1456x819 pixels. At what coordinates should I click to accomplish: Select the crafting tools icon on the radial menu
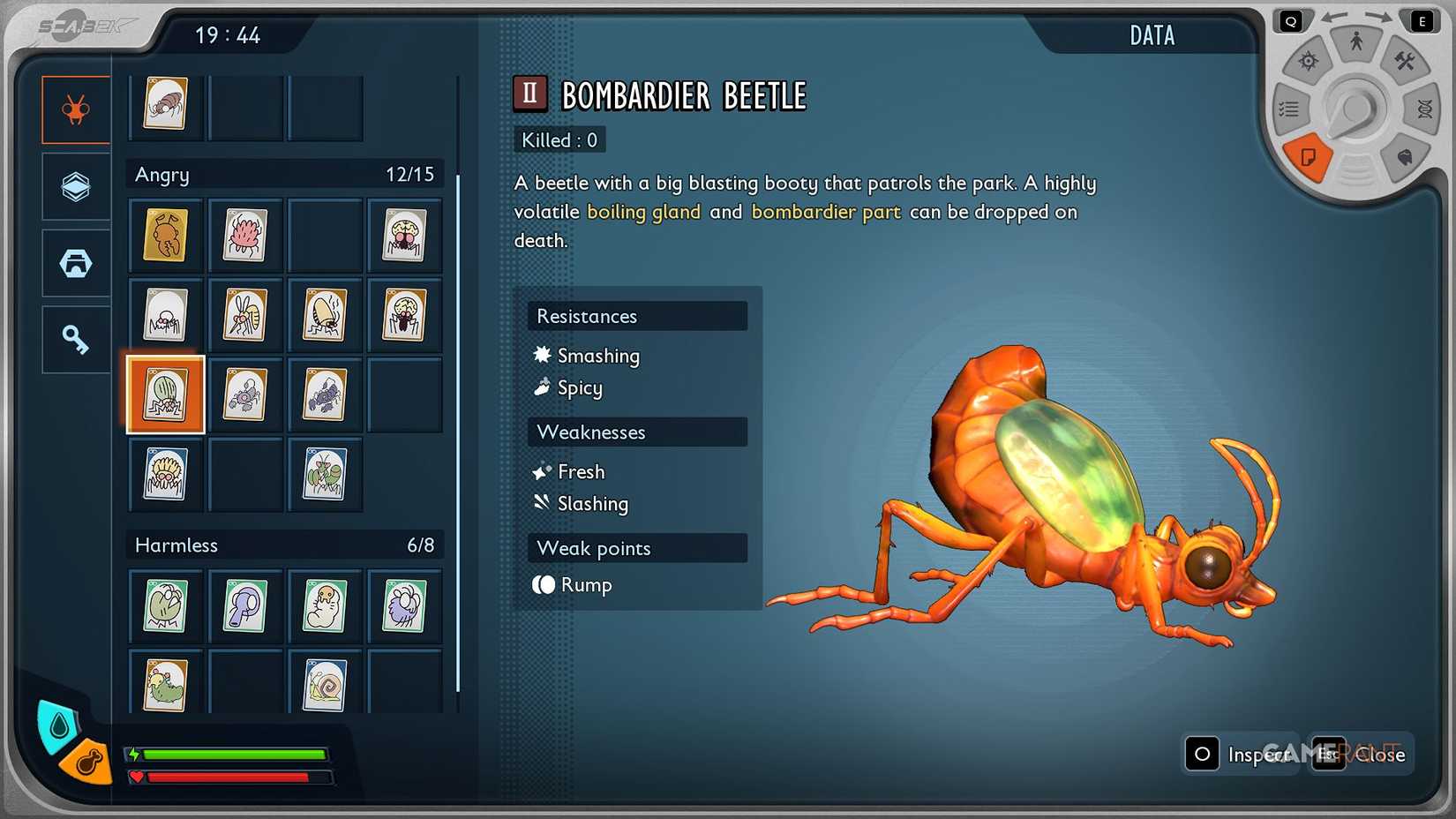(x=1407, y=63)
